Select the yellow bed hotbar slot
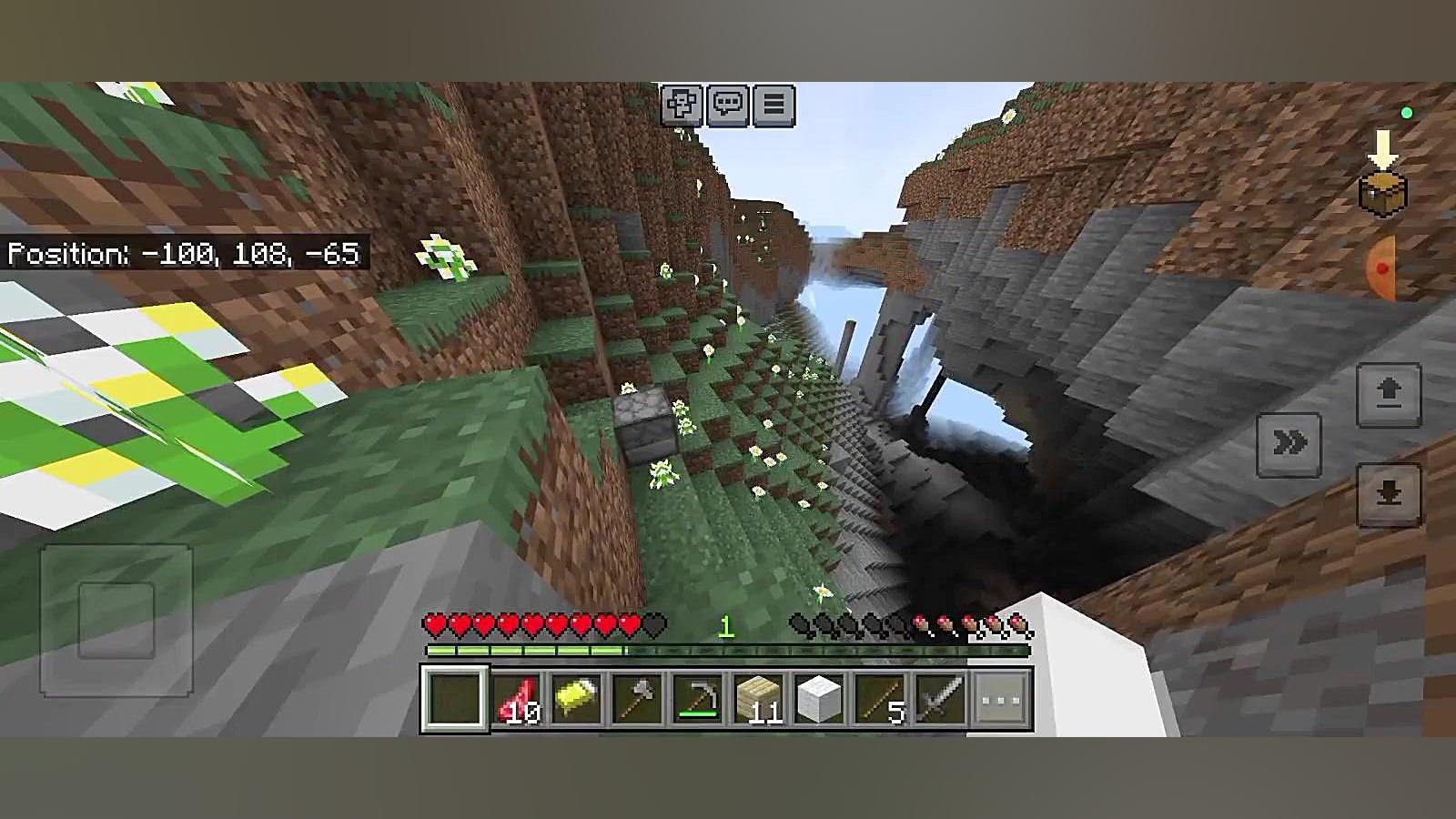1456x819 pixels. pyautogui.click(x=576, y=700)
